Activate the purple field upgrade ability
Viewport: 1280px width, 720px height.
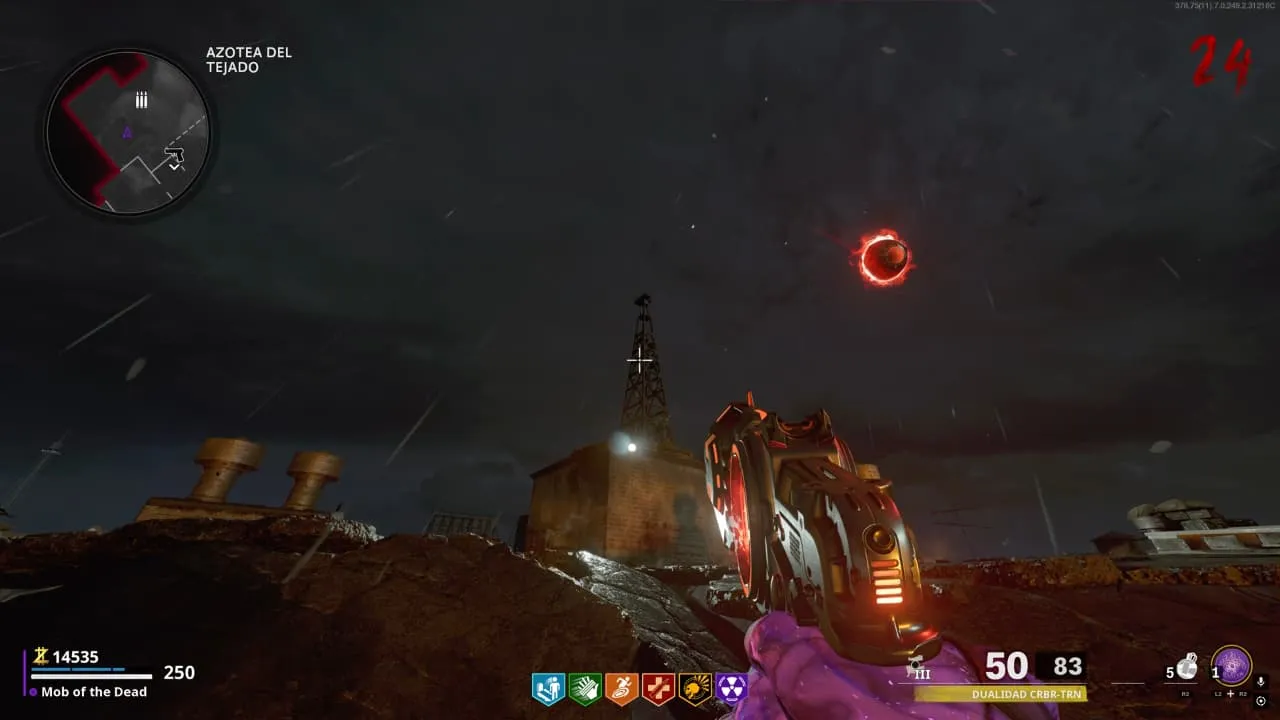coord(1232,666)
